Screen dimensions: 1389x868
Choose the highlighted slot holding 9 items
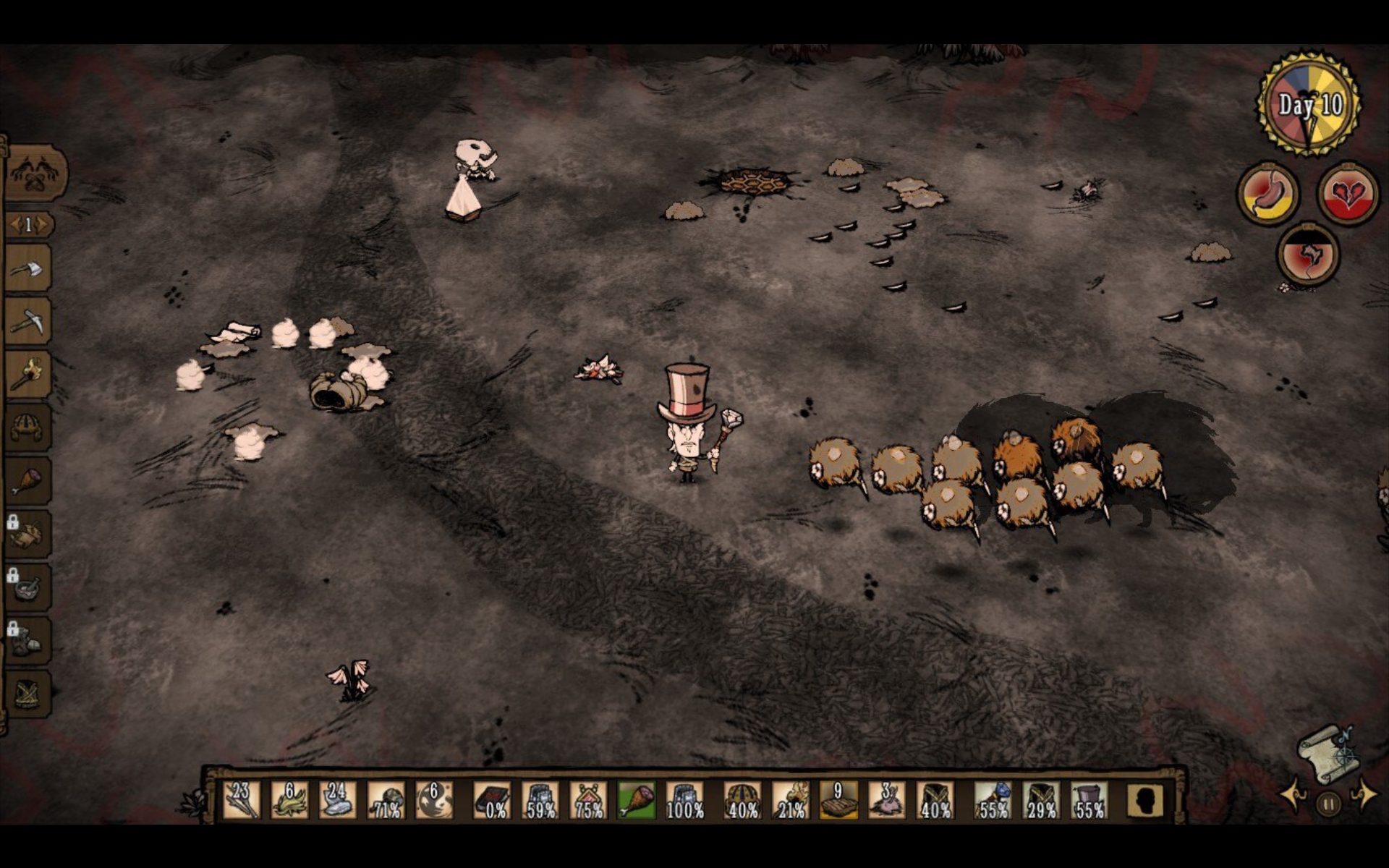click(x=838, y=800)
